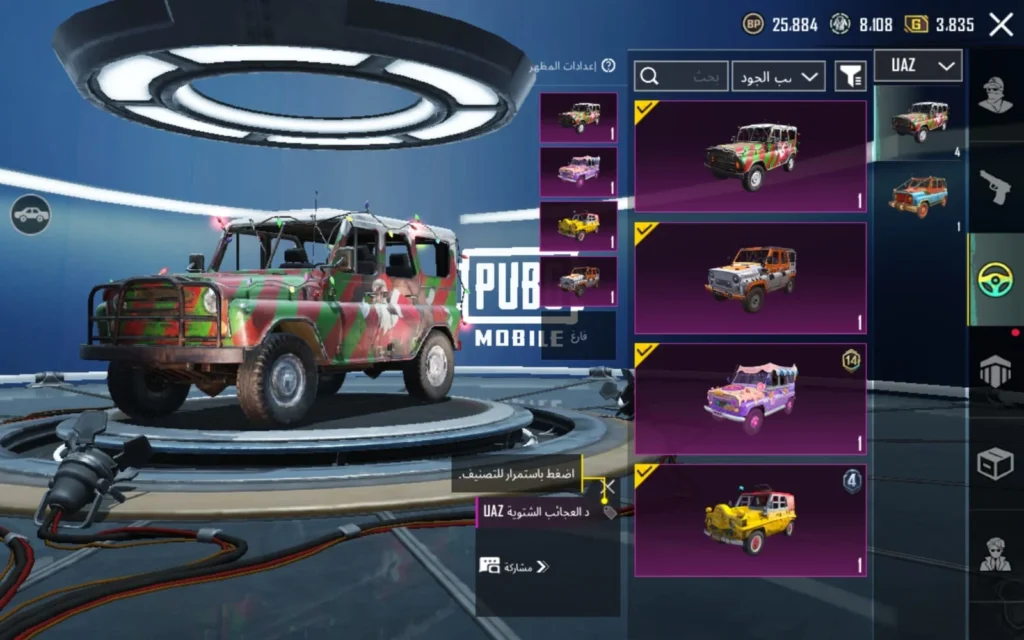Image resolution: width=1024 pixels, height=640 pixels.
Task: Open the UAZ vehicle type dropdown
Action: coord(918,66)
